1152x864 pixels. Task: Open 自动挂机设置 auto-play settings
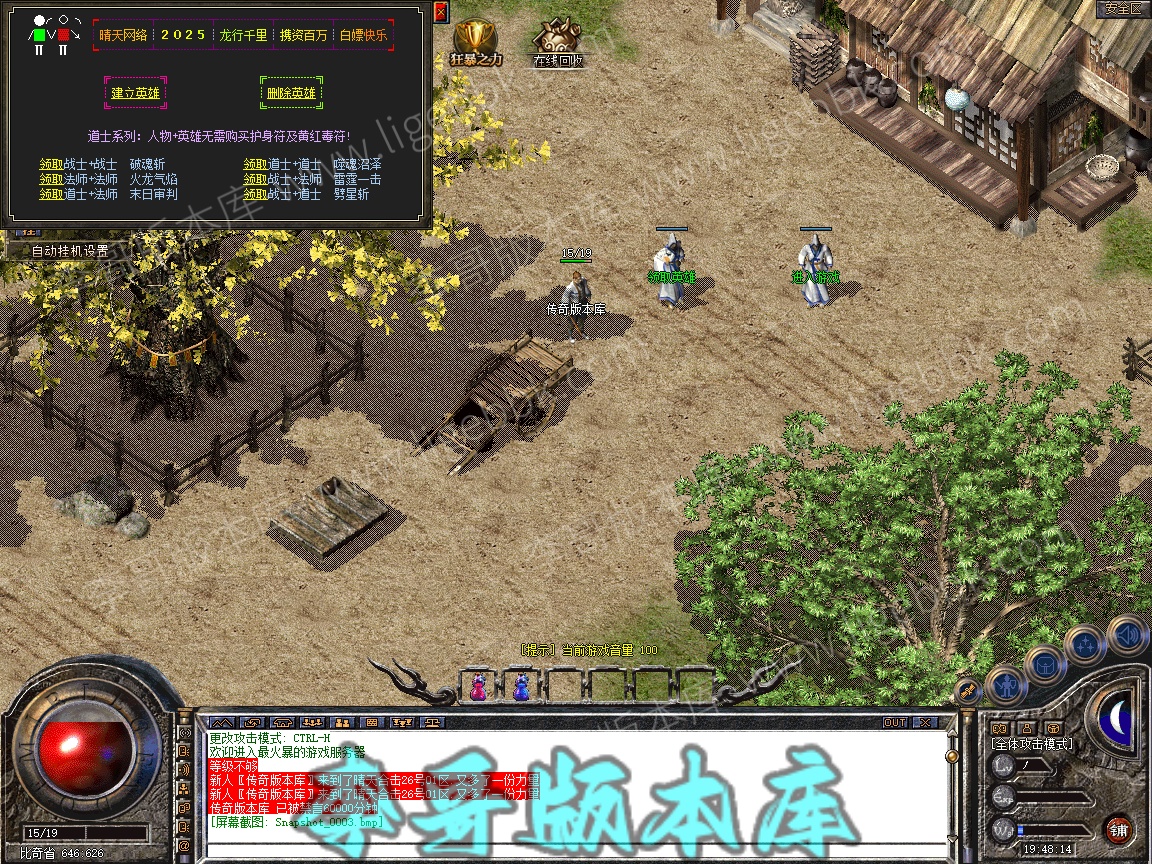pos(69,251)
